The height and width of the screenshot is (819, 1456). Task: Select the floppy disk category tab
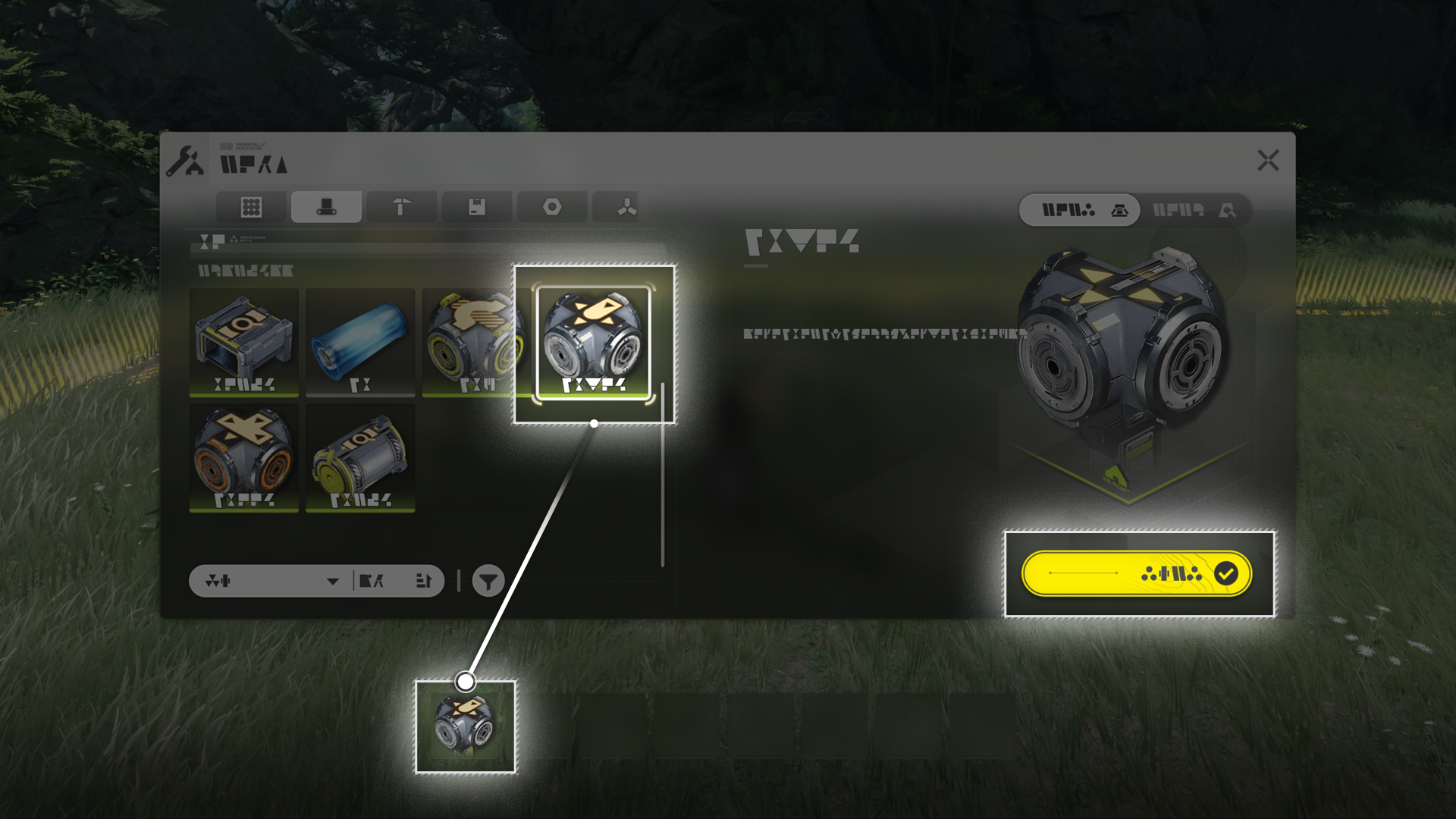coord(476,207)
